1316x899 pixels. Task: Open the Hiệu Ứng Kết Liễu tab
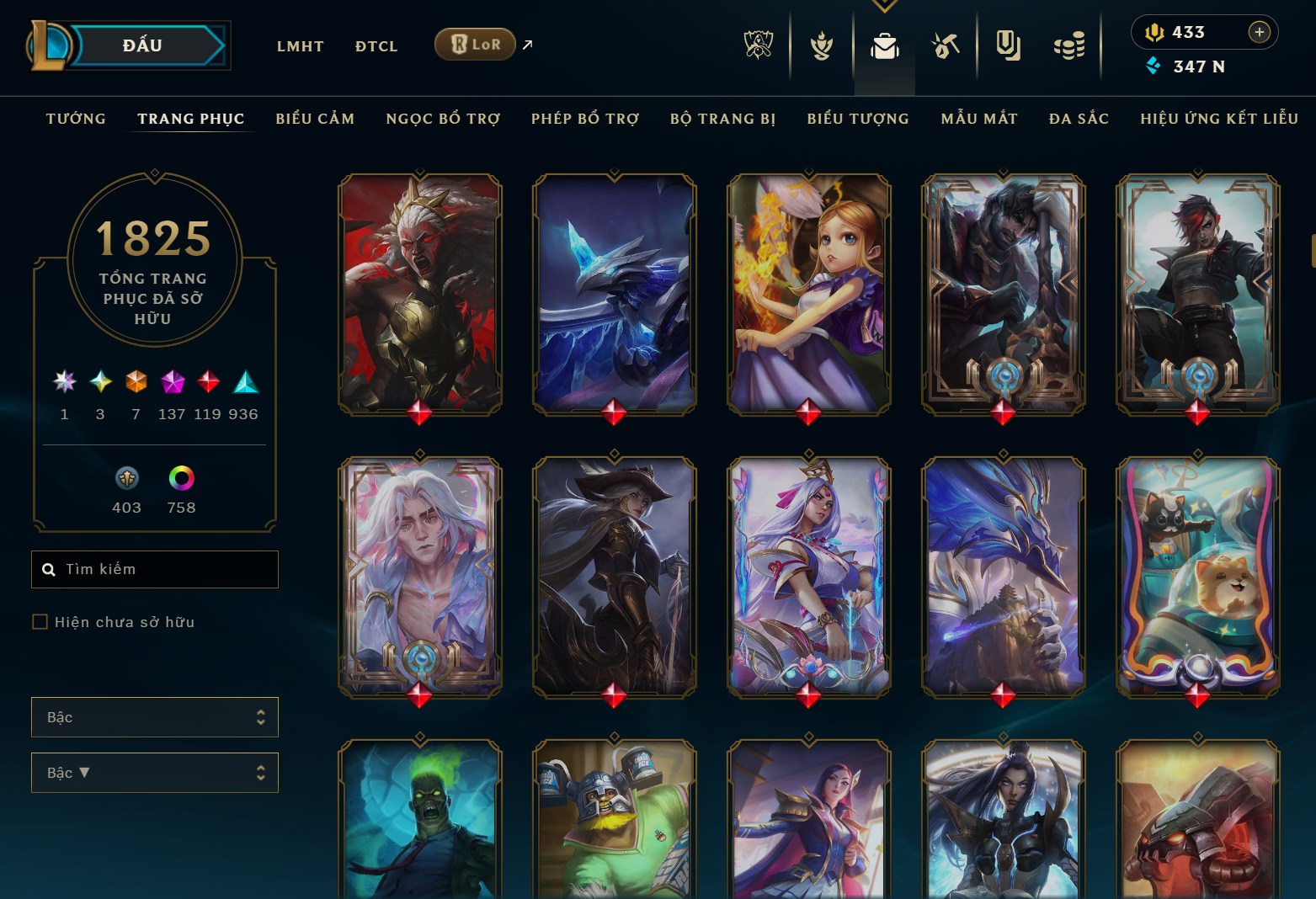pos(1219,119)
